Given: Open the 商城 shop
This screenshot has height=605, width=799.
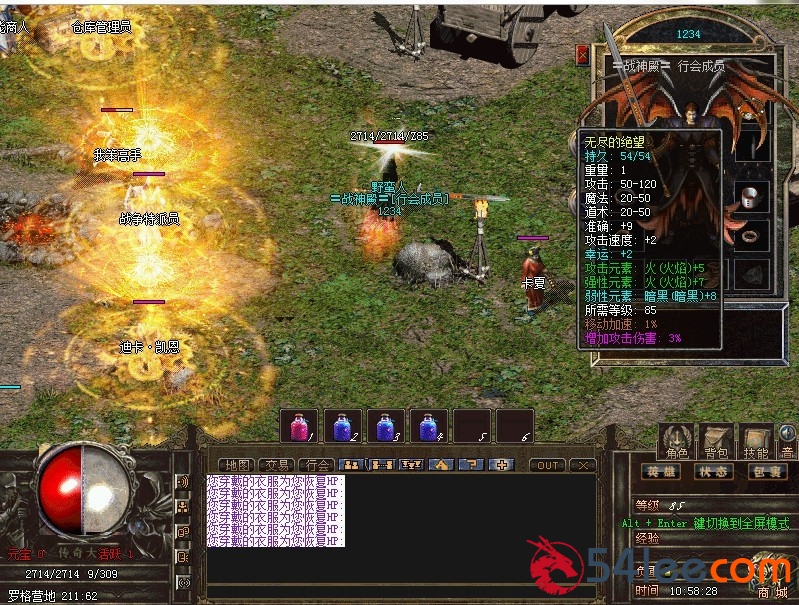Looking at the screenshot, I should [x=771, y=593].
